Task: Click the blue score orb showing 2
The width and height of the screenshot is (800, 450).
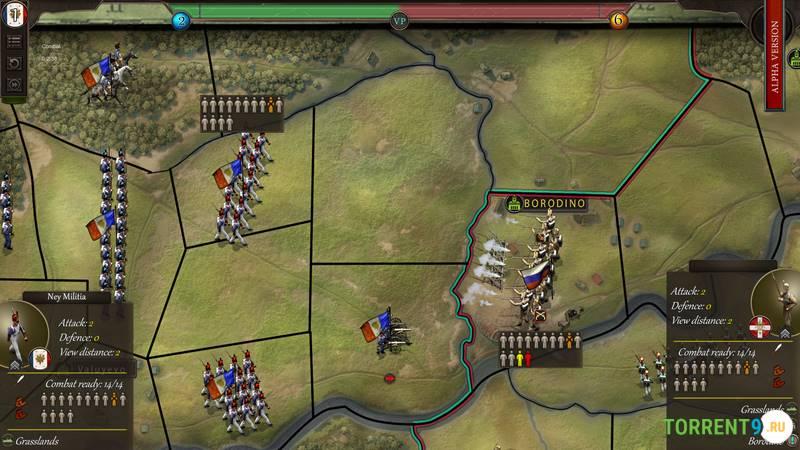Action: tap(181, 20)
